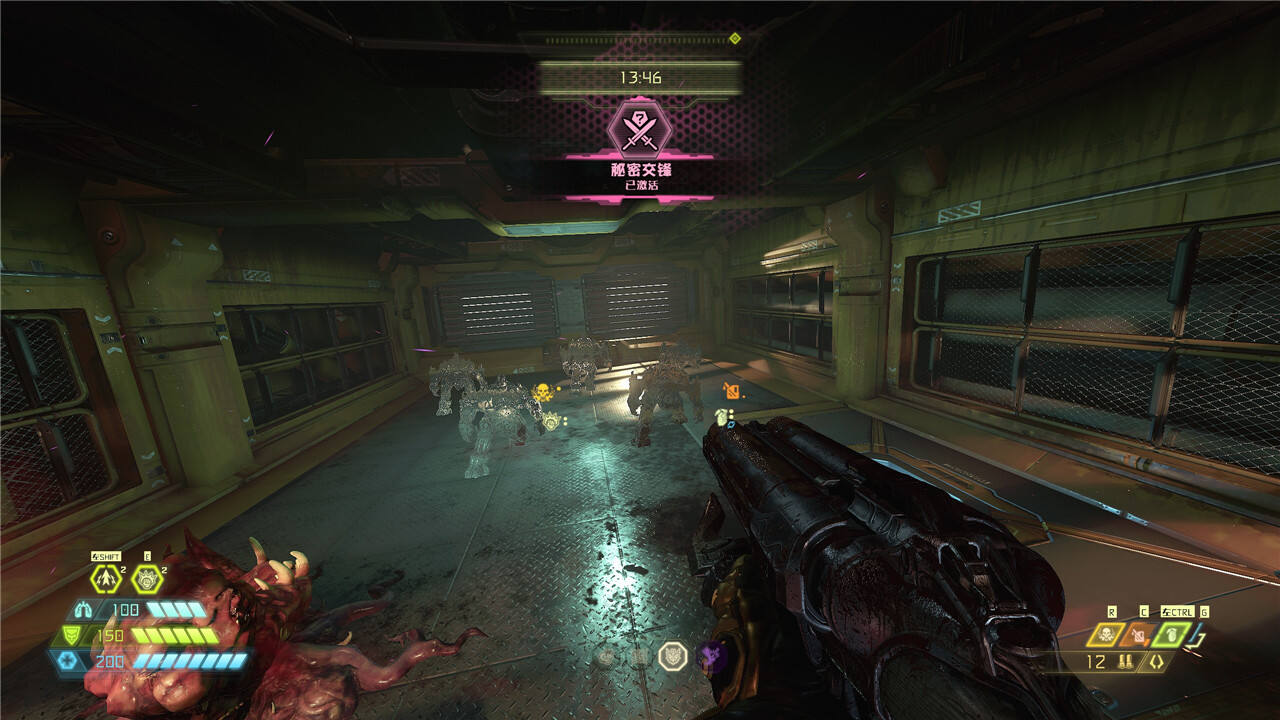Click the yellow skull Blood Punch icon
Screen dimensions: 1280x720
1107,634
